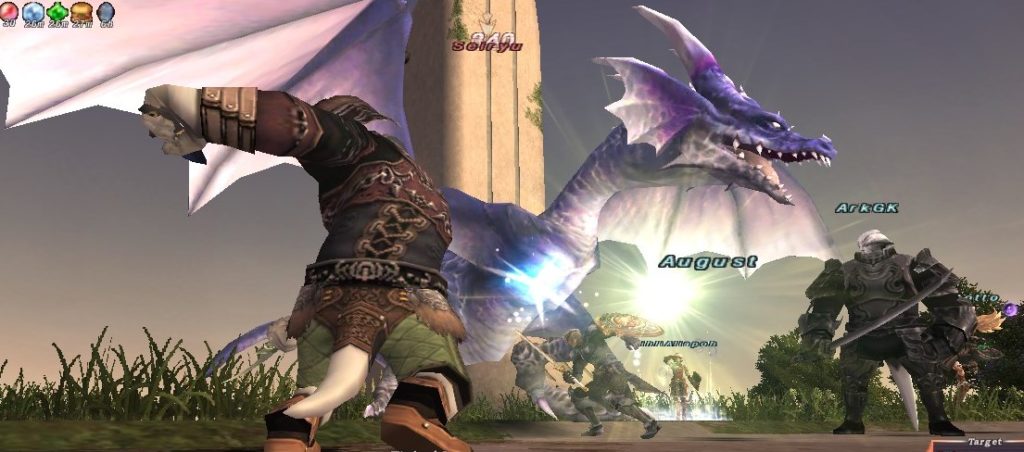Select the light blue crystal buff icon
1024x452 pixels.
pos(33,11)
